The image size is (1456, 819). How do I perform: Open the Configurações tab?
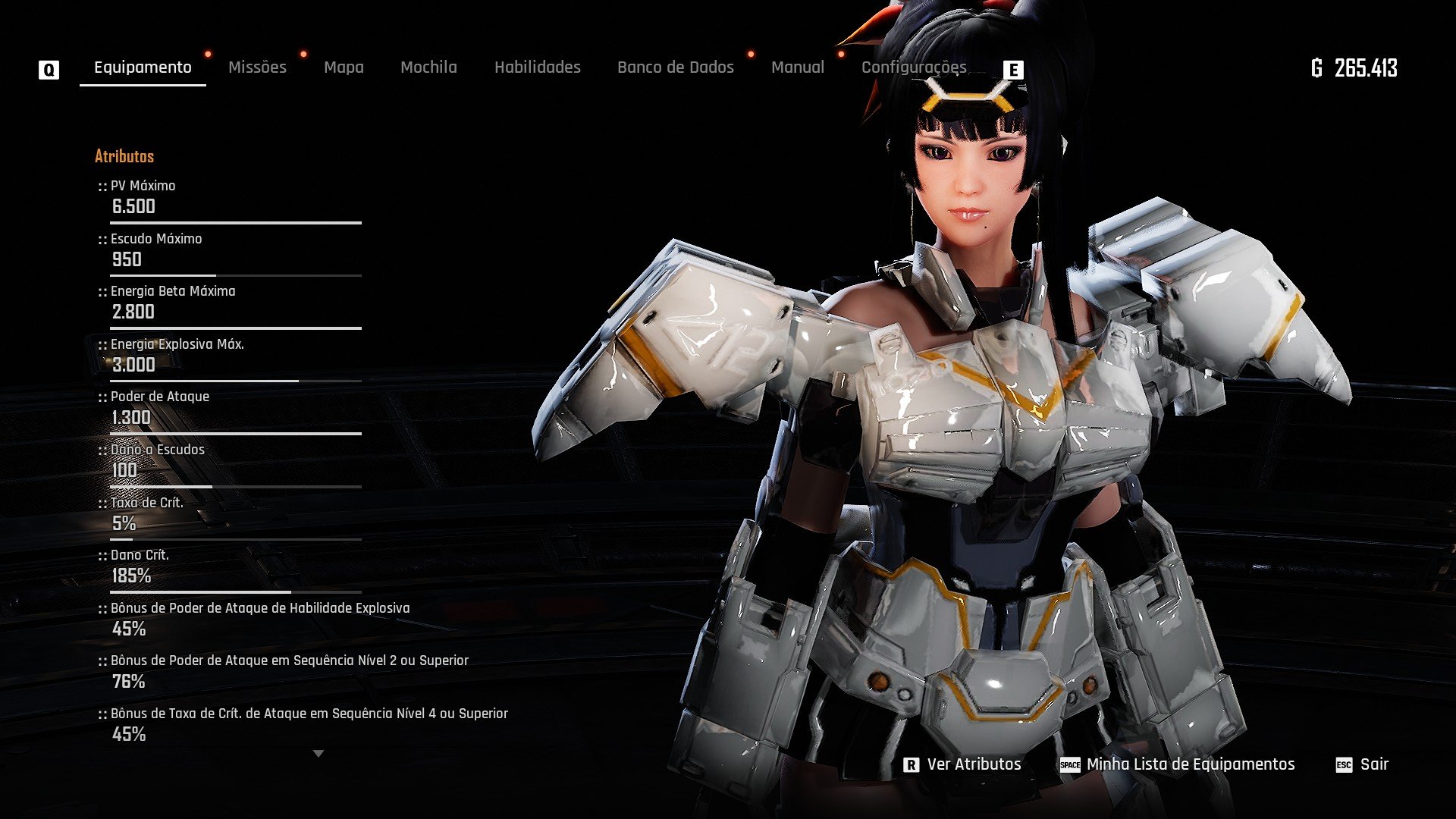914,67
